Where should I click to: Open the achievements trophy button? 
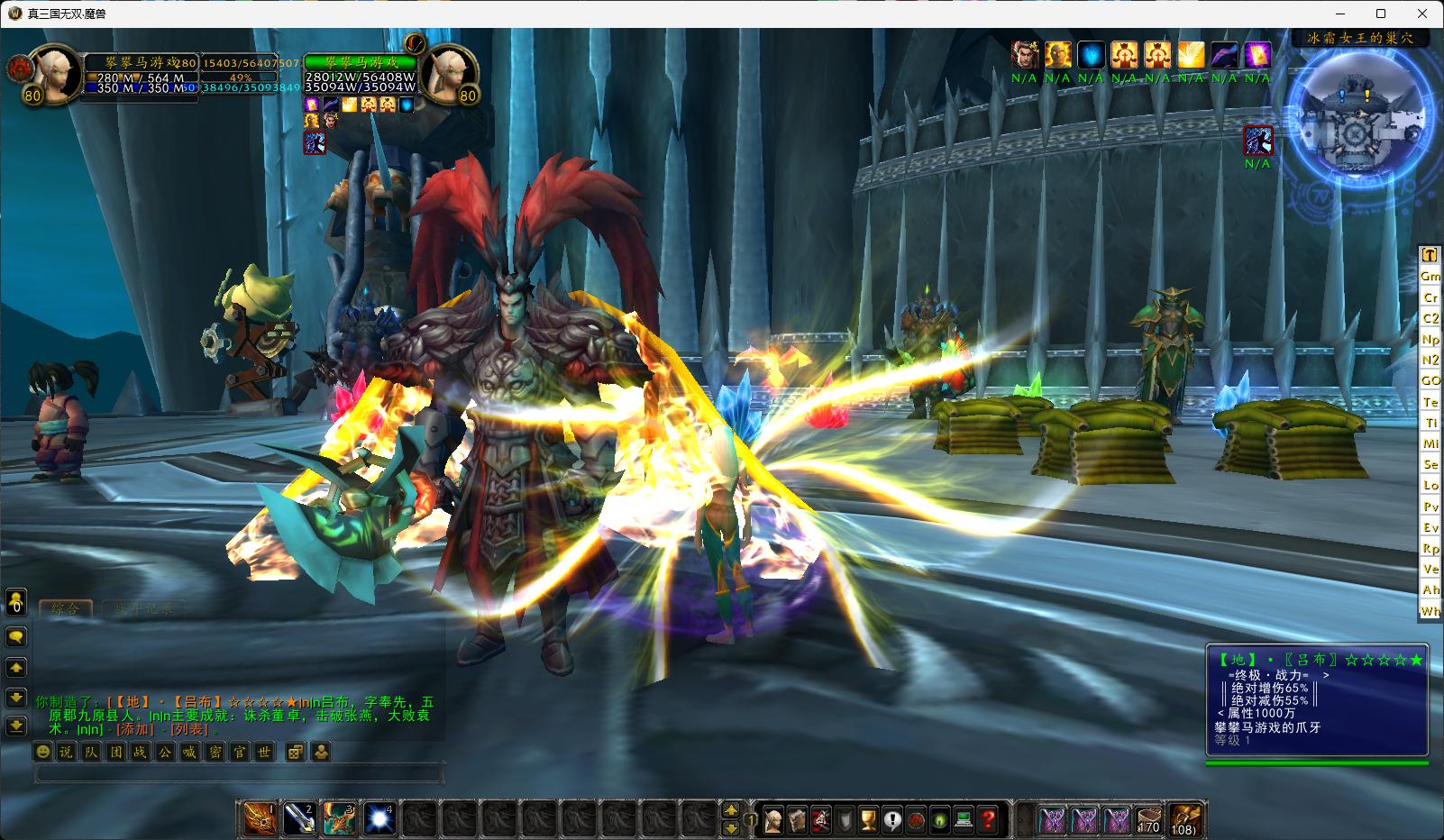868,819
